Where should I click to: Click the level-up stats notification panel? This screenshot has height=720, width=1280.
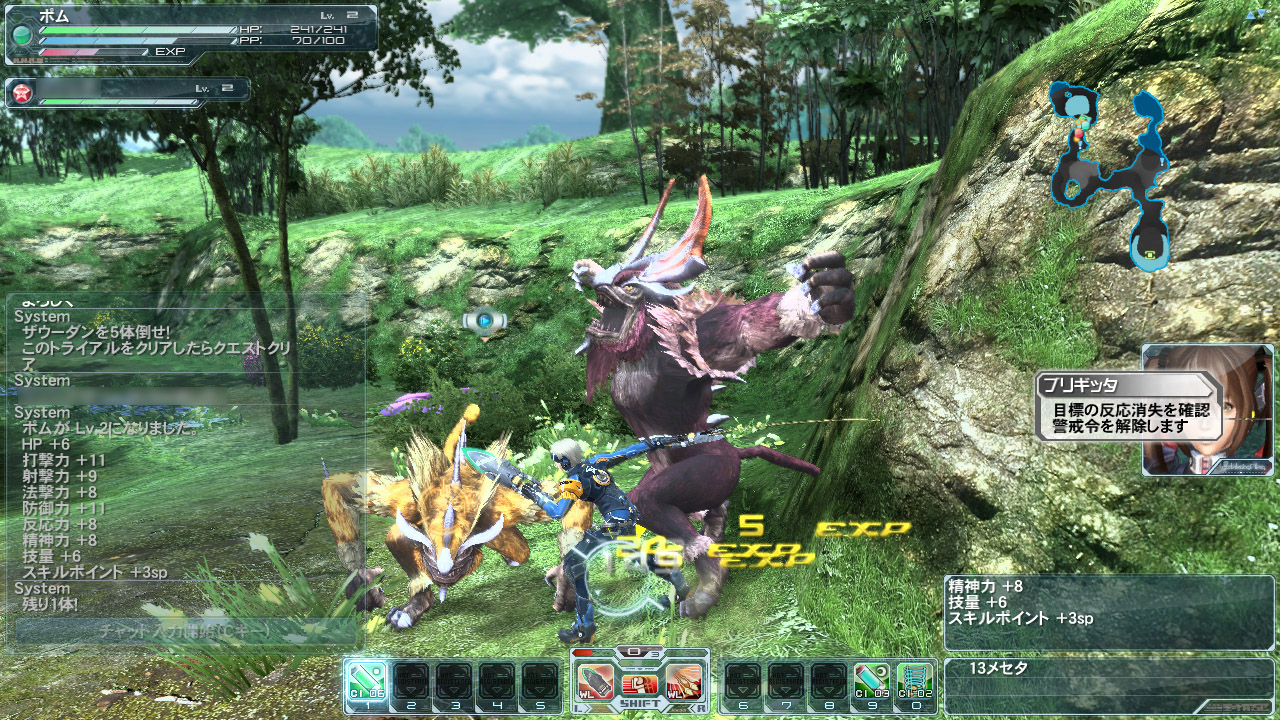[1108, 604]
